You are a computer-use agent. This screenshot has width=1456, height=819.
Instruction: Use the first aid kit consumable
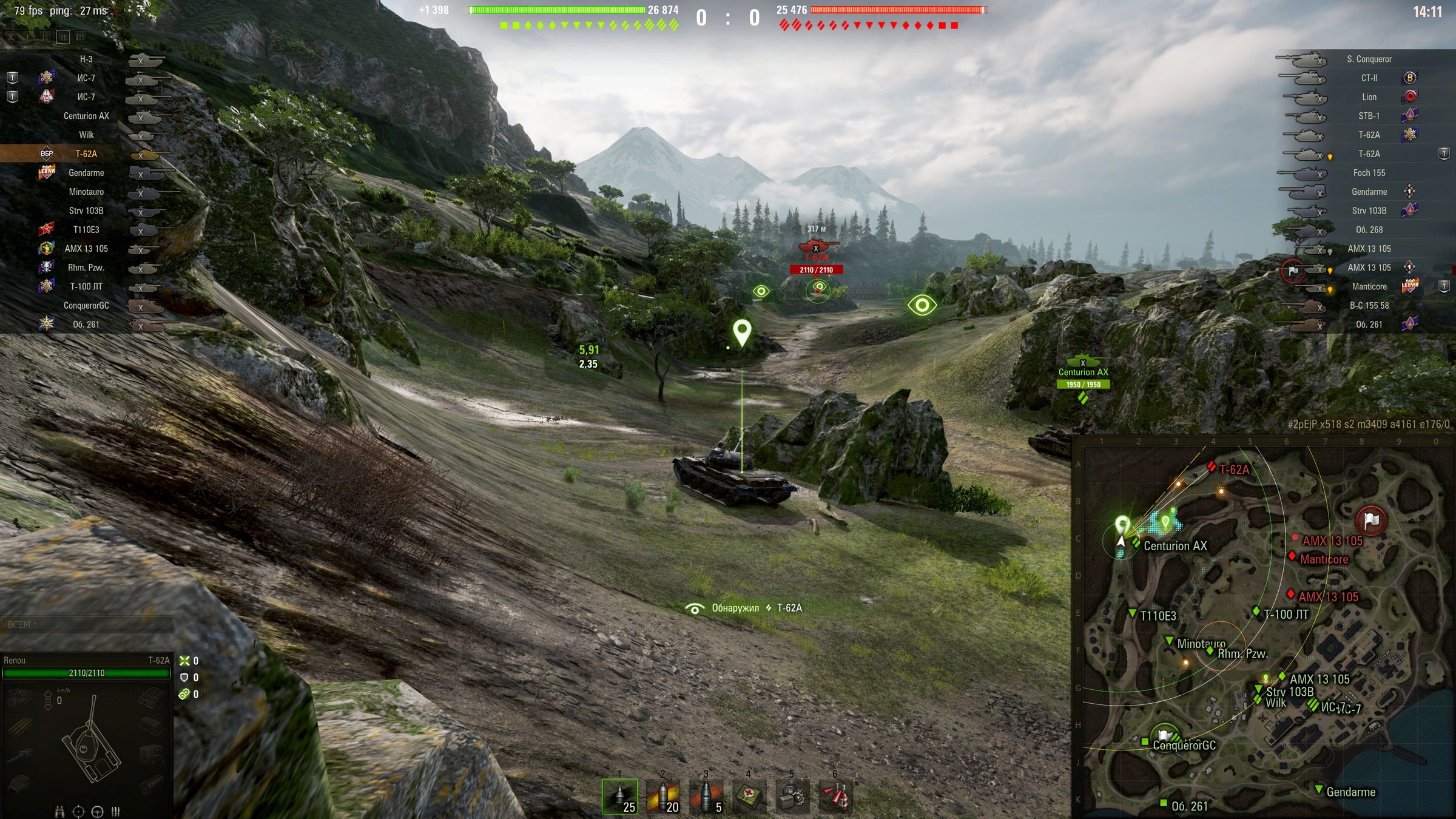tap(750, 796)
